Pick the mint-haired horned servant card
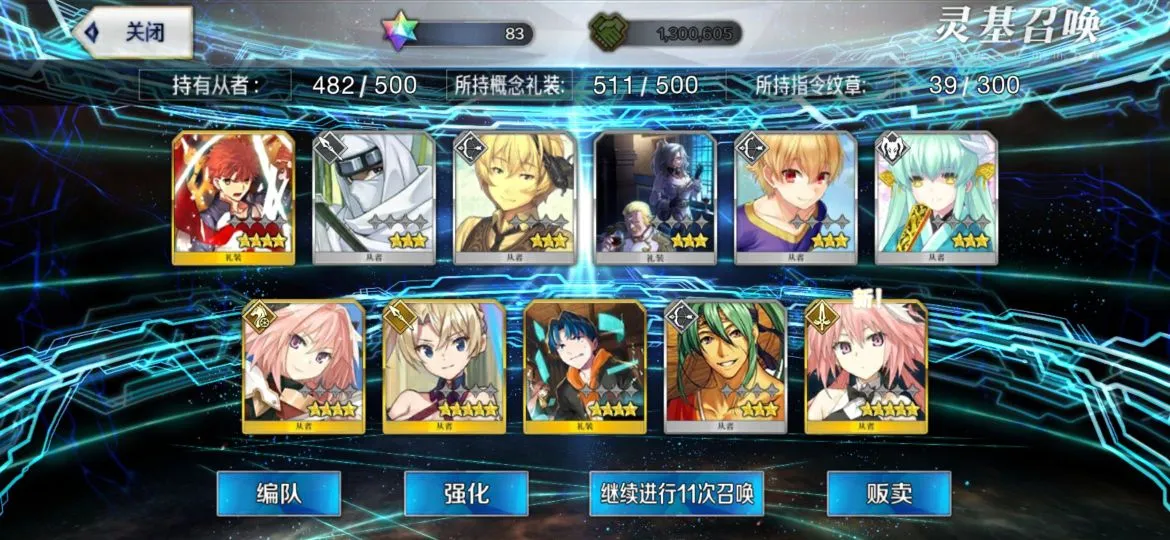 936,197
